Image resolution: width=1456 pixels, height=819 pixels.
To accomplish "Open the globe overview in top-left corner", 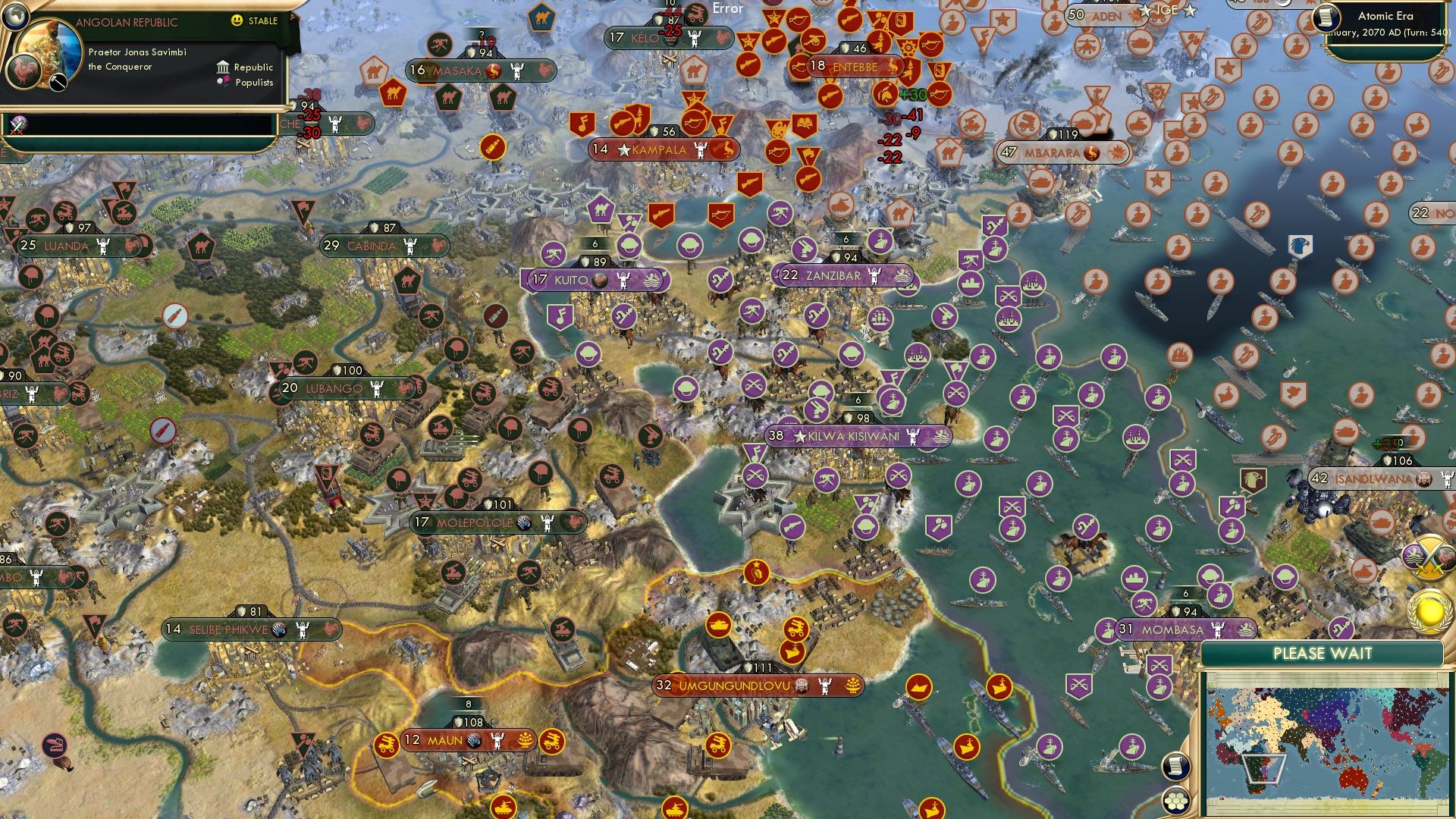I will click(x=17, y=17).
